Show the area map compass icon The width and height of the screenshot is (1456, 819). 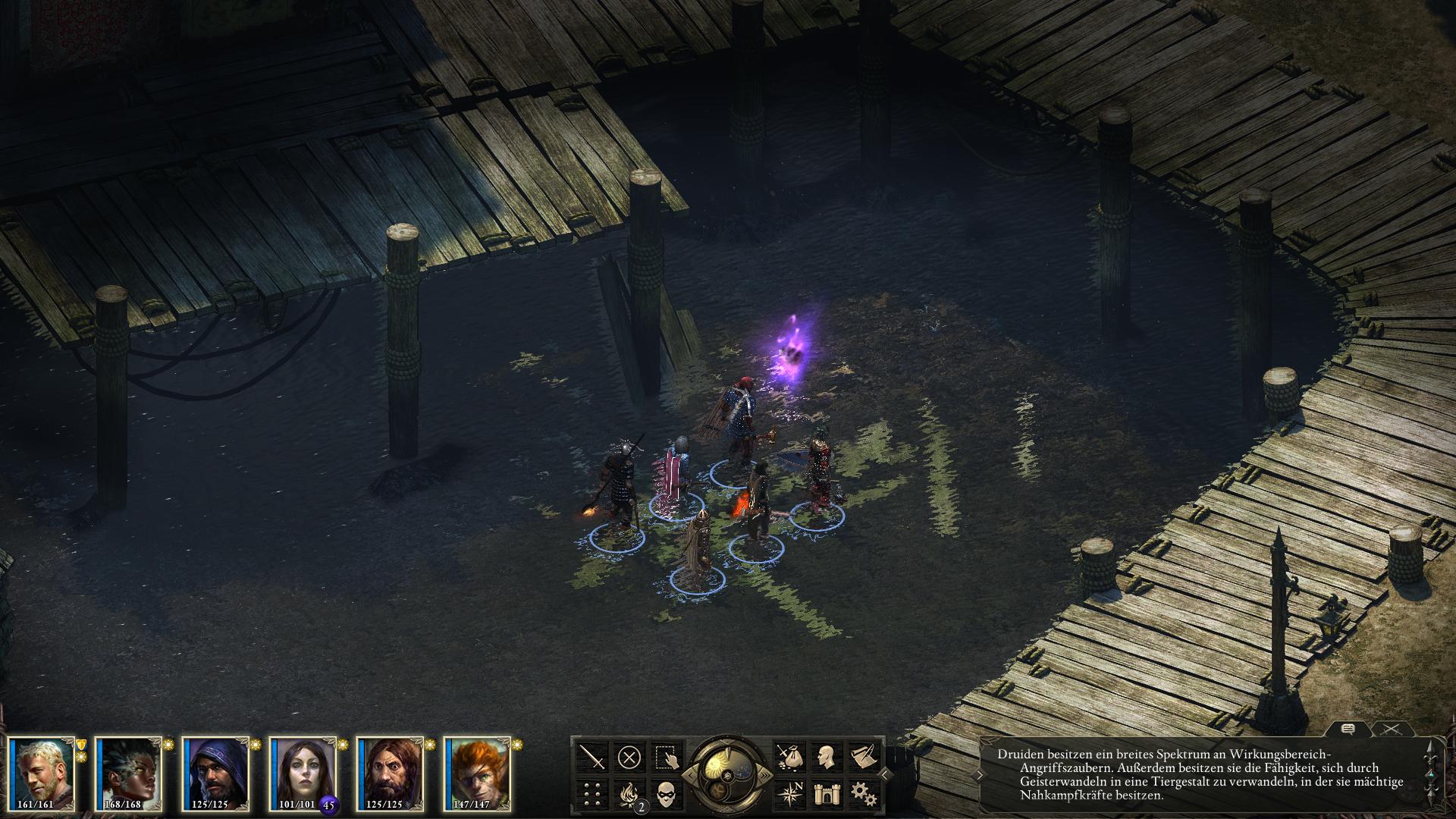point(788,793)
